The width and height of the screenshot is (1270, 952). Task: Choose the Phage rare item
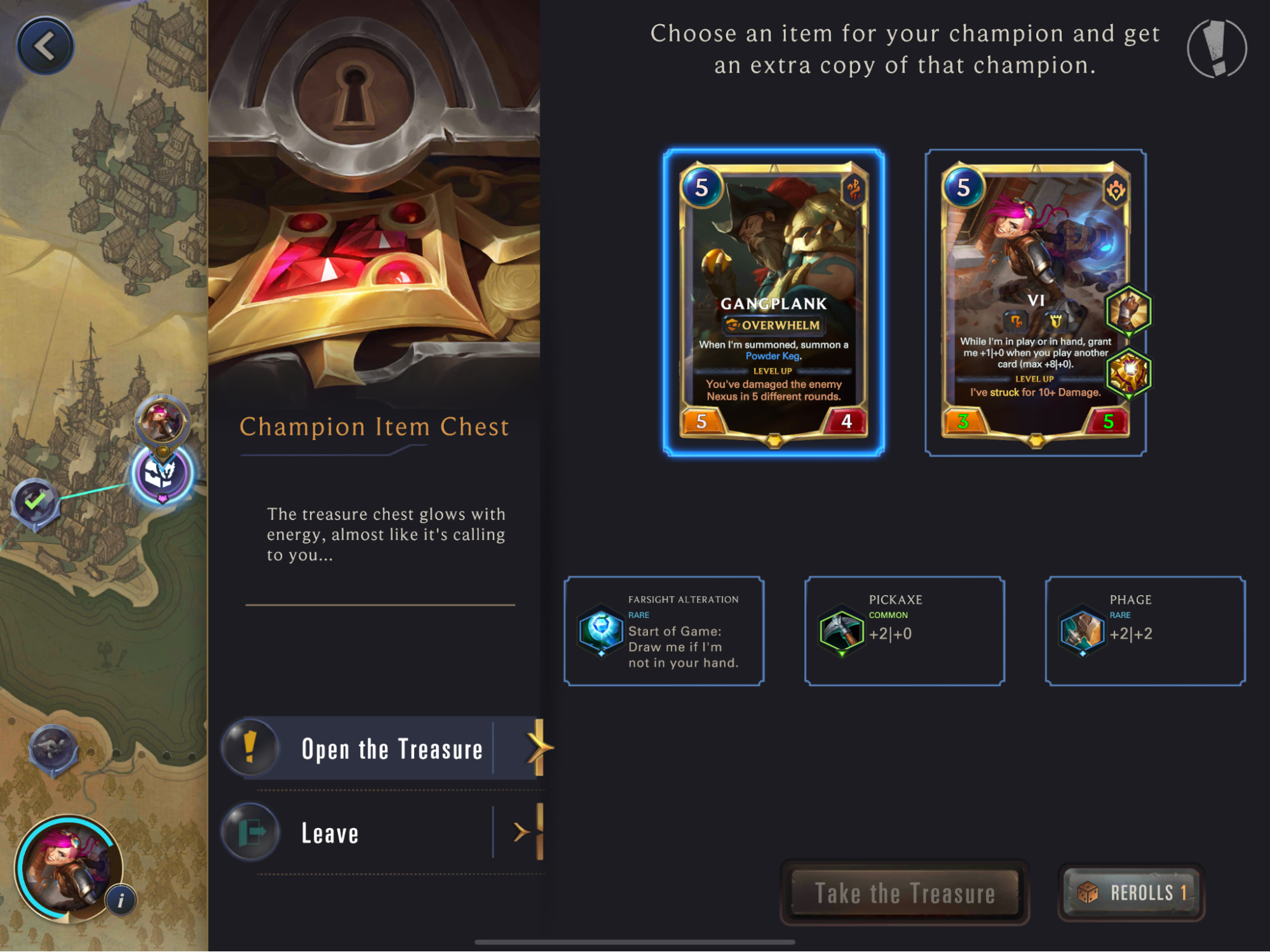pyautogui.click(x=1145, y=631)
